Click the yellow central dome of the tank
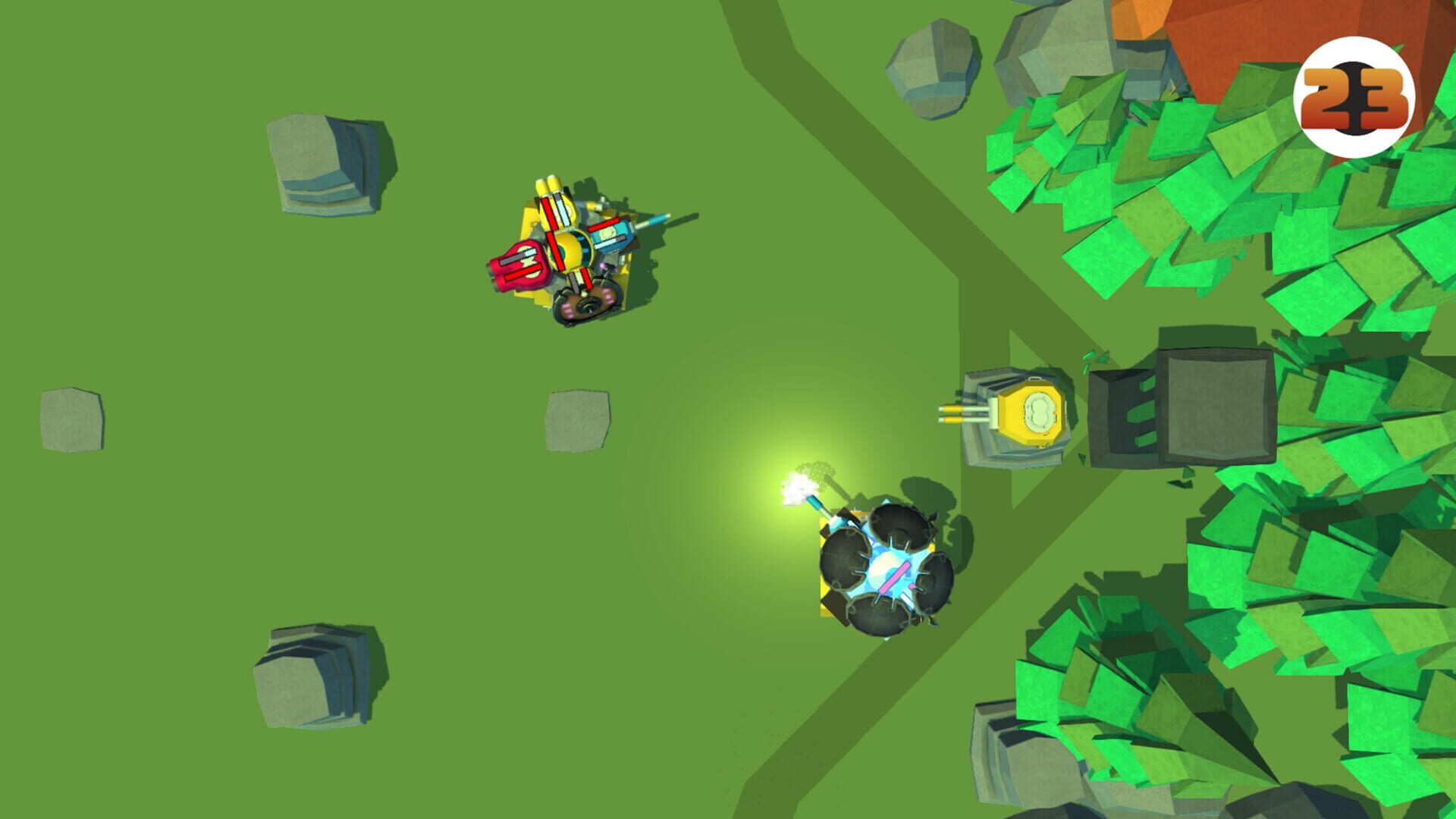The height and width of the screenshot is (819, 1456). [x=571, y=250]
